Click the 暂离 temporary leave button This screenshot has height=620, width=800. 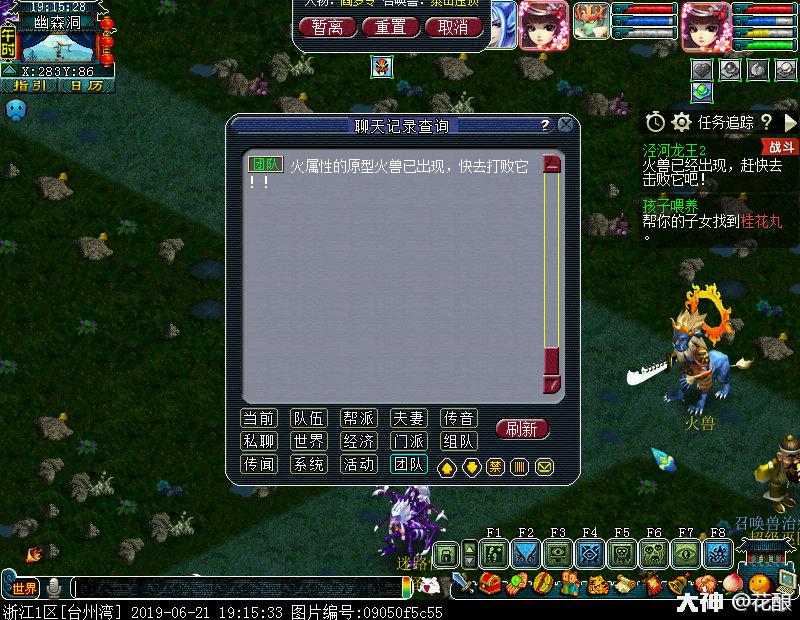coord(327,27)
